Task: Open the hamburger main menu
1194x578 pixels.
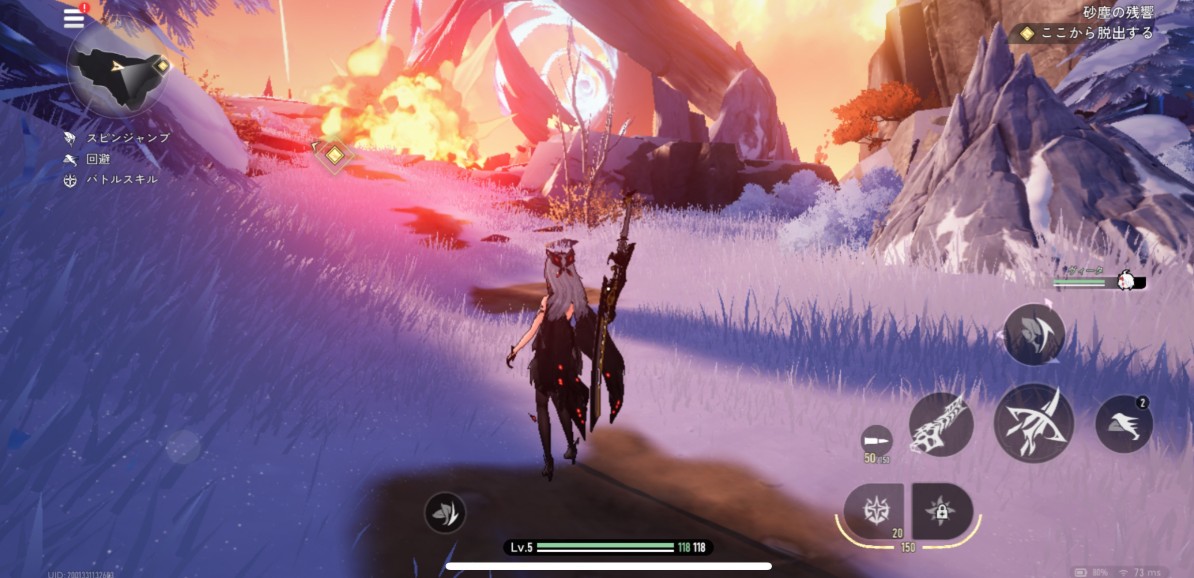Action: [74, 18]
